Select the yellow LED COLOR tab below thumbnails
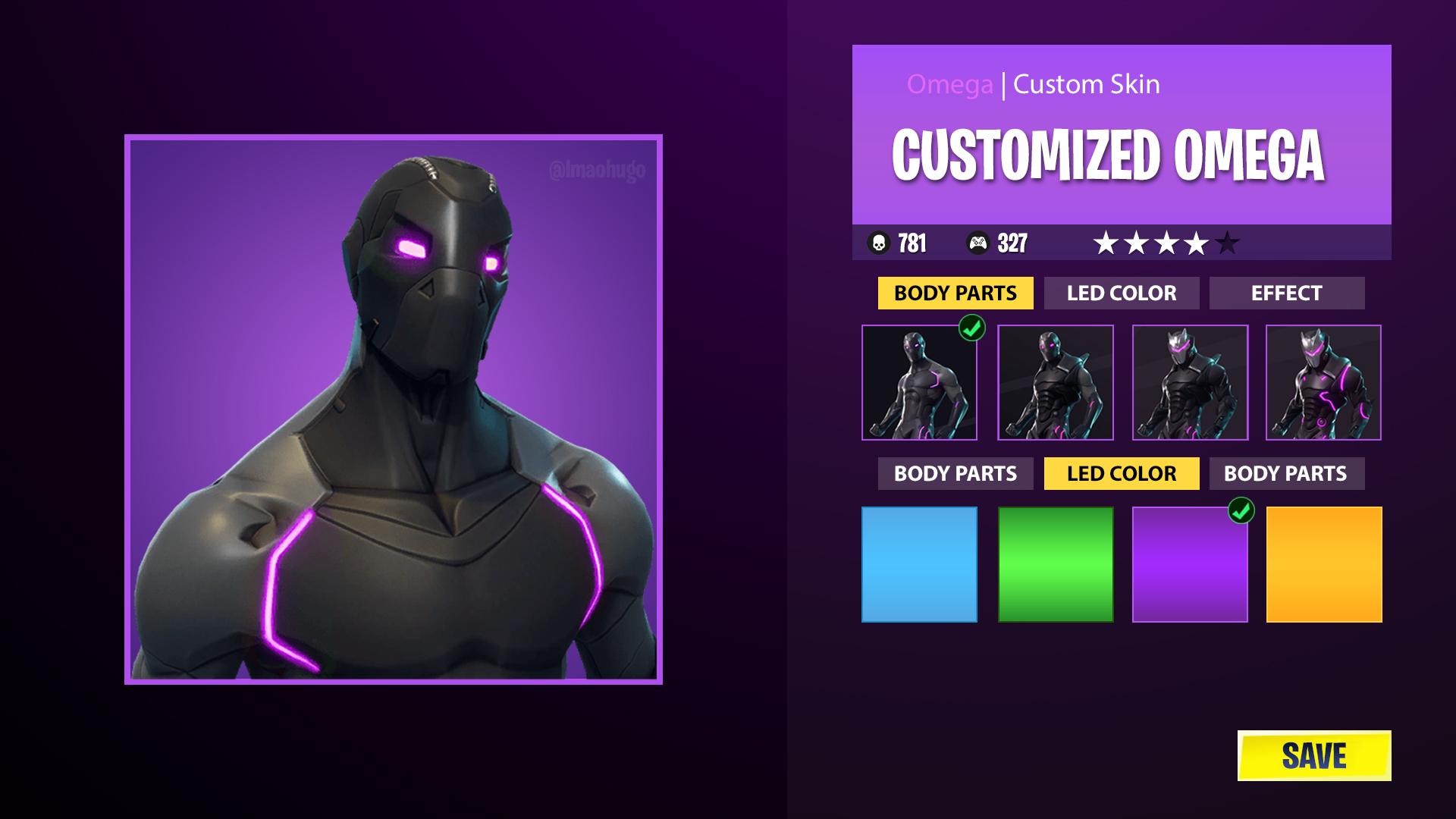Image resolution: width=1456 pixels, height=819 pixels. (x=1122, y=473)
